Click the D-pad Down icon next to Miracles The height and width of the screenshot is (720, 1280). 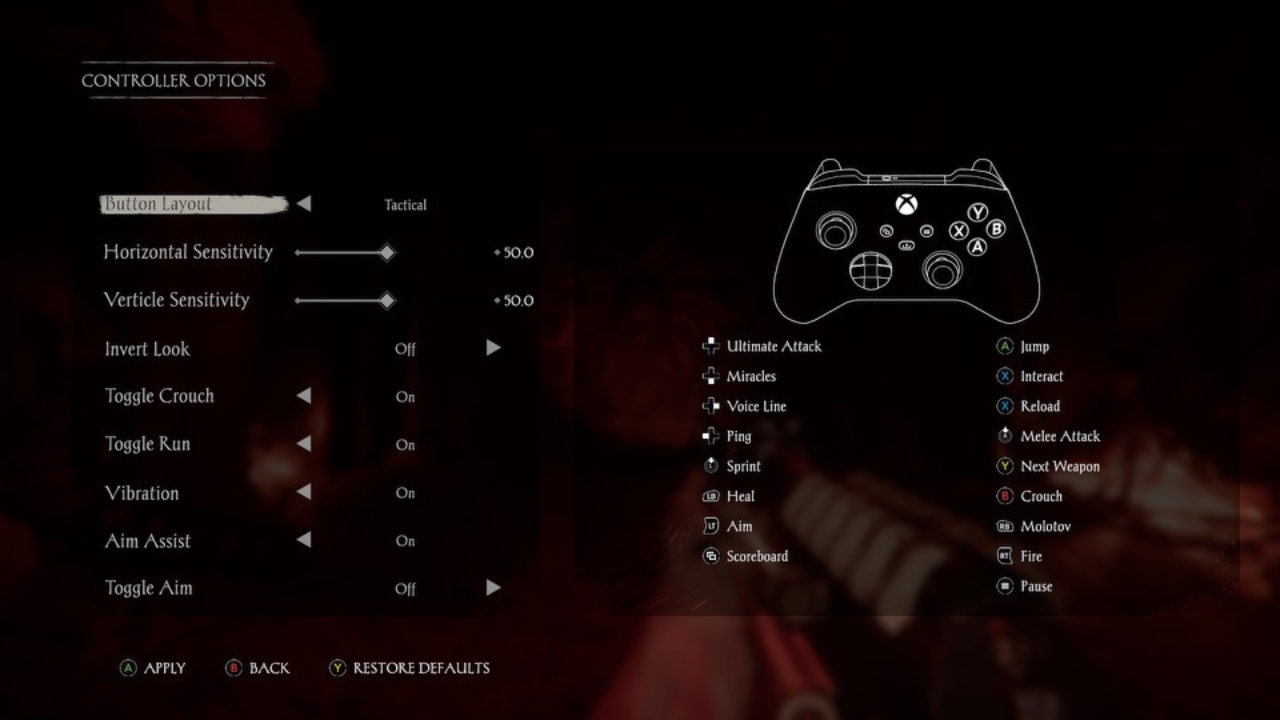click(x=711, y=376)
